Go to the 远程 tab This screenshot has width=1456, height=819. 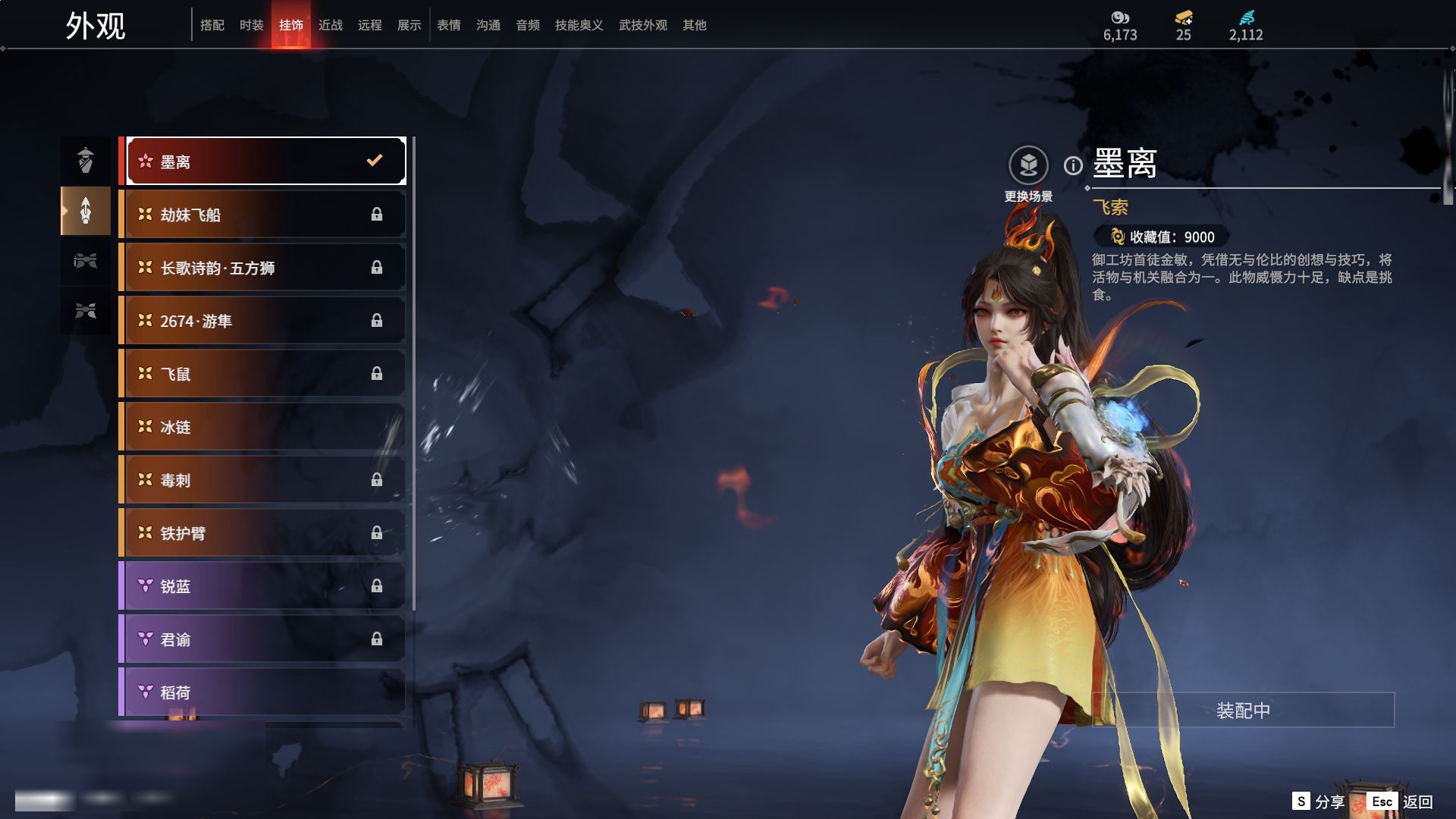pos(370,25)
